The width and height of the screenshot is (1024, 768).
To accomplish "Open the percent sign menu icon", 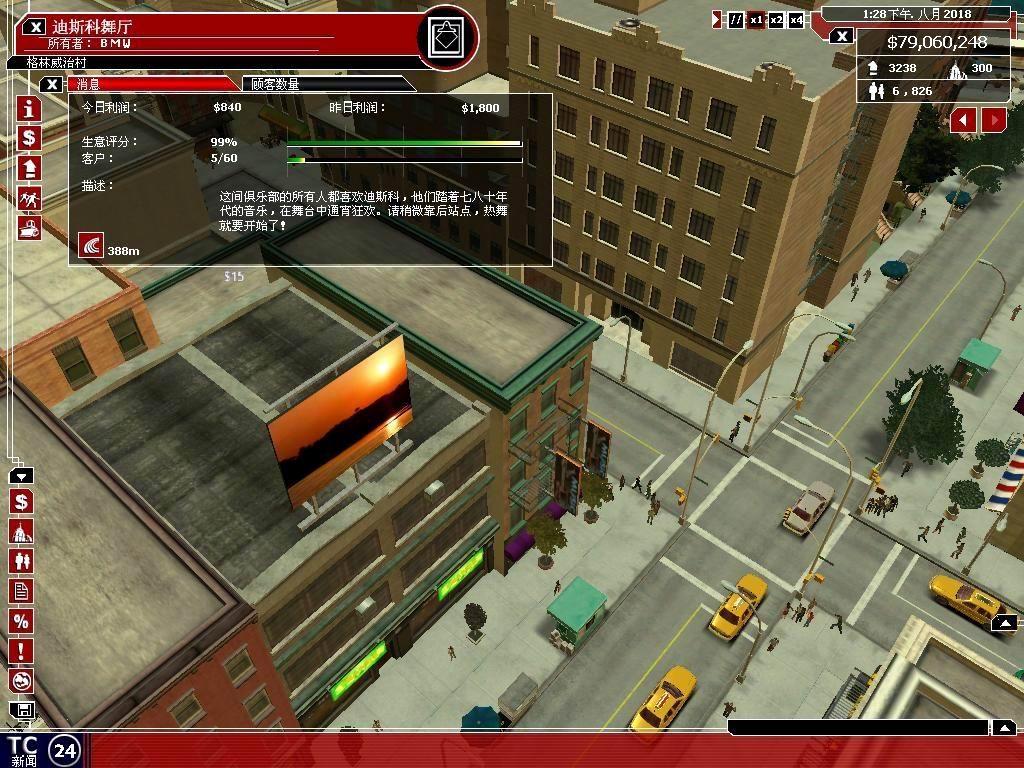I will 21,622.
